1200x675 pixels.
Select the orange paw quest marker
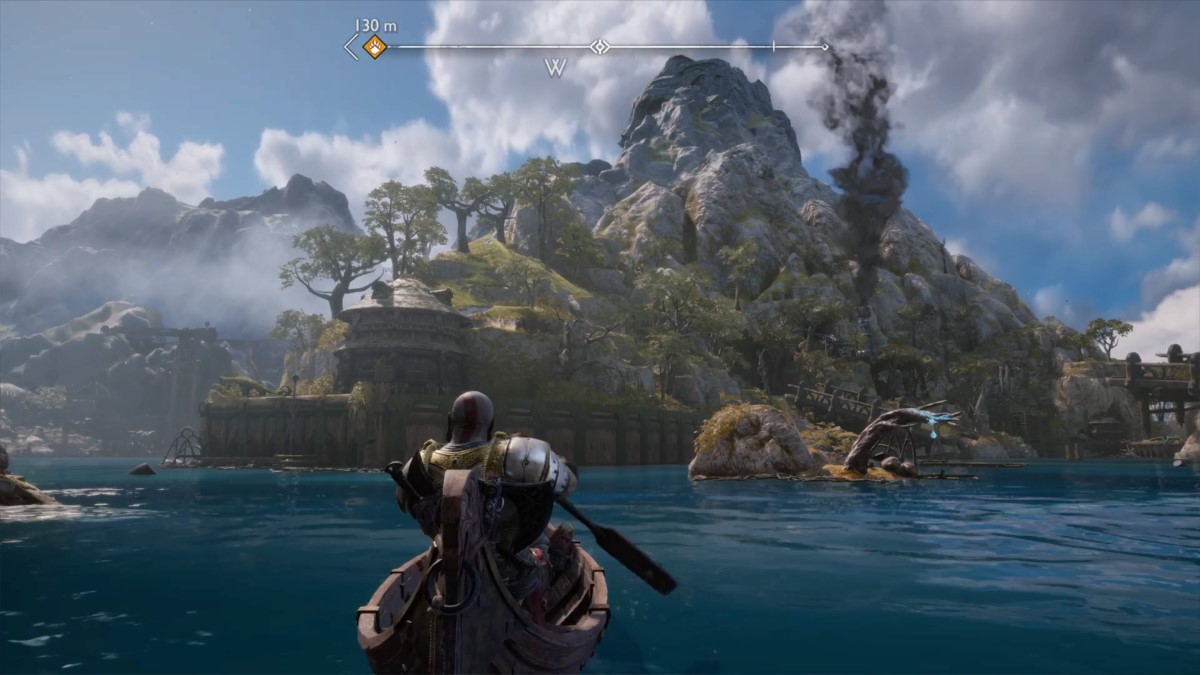coord(374,46)
